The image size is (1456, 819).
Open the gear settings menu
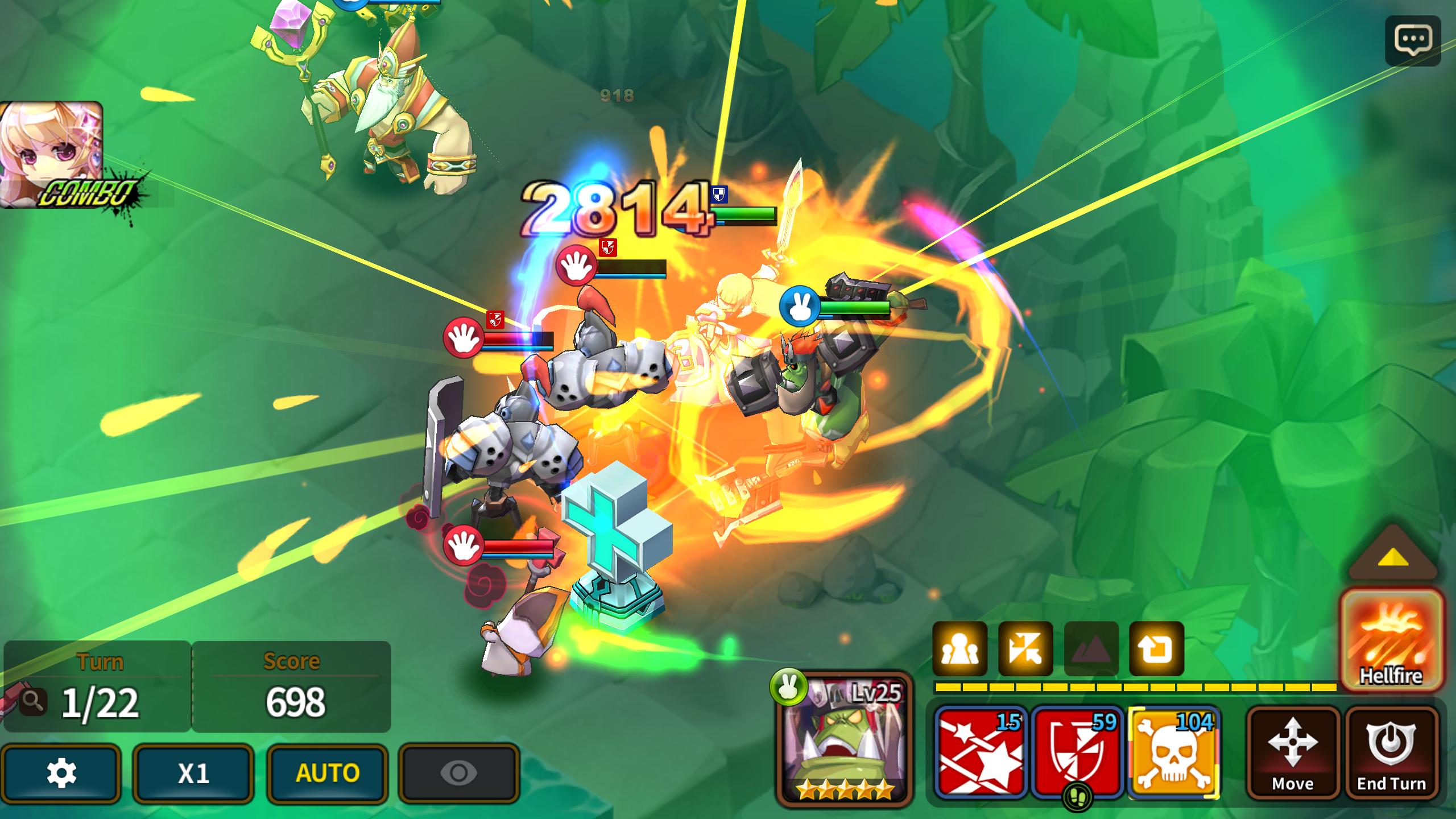pos(61,773)
